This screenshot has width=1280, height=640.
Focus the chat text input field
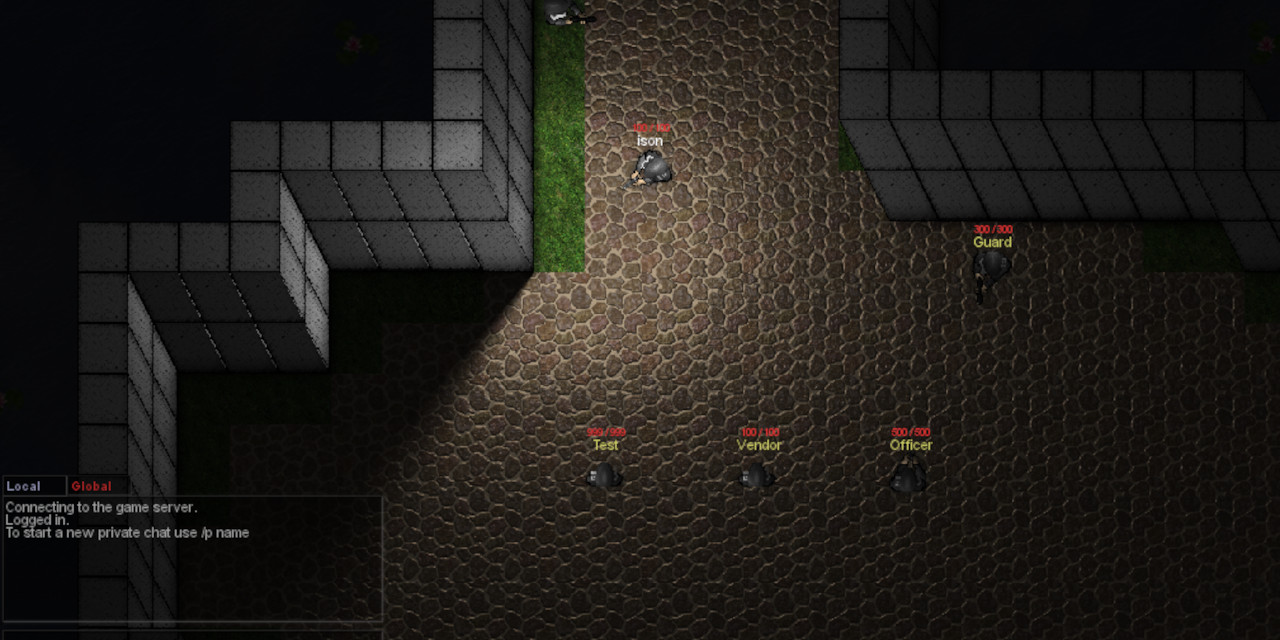(x=192, y=633)
